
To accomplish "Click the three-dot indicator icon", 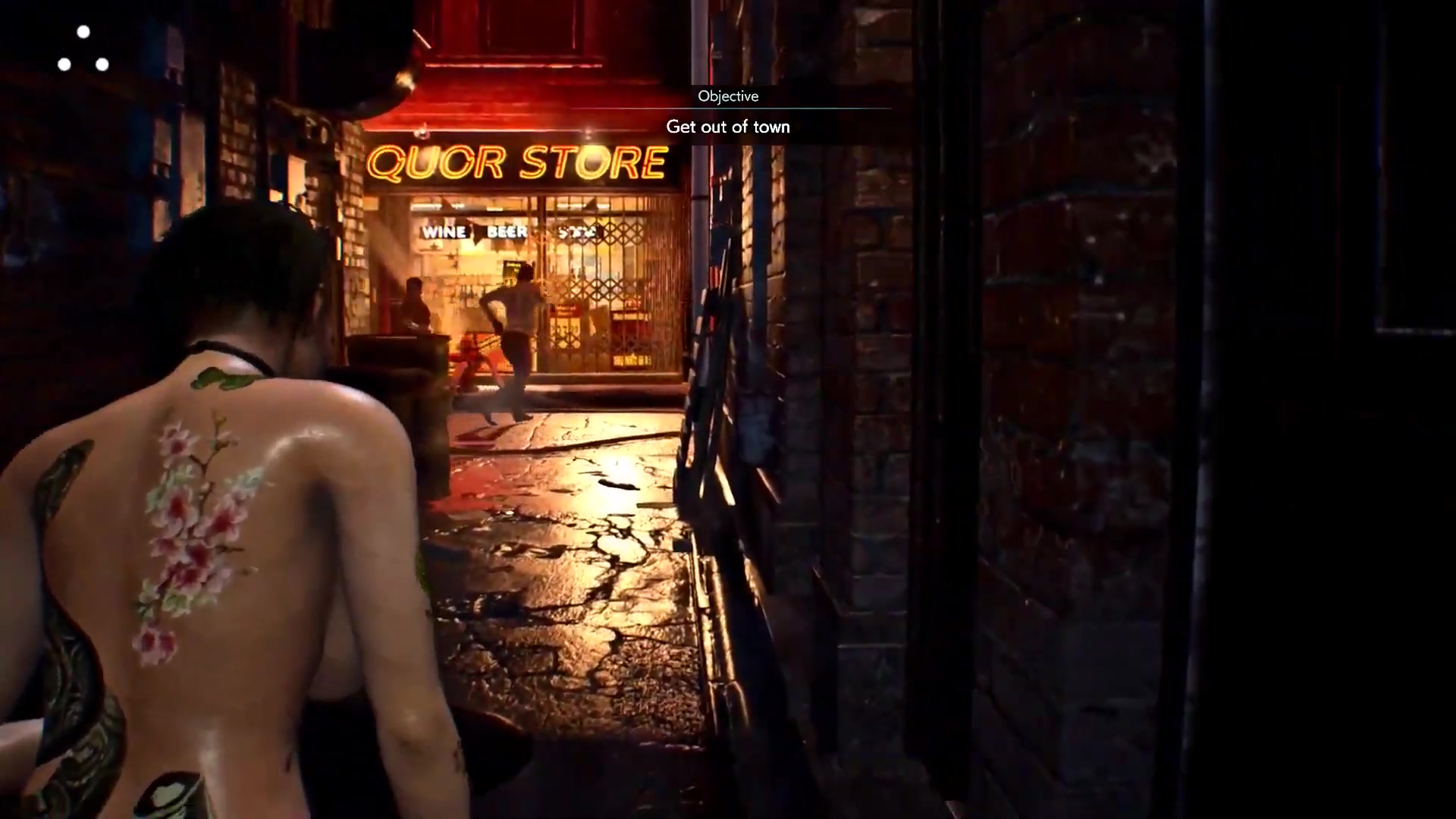I will [83, 50].
